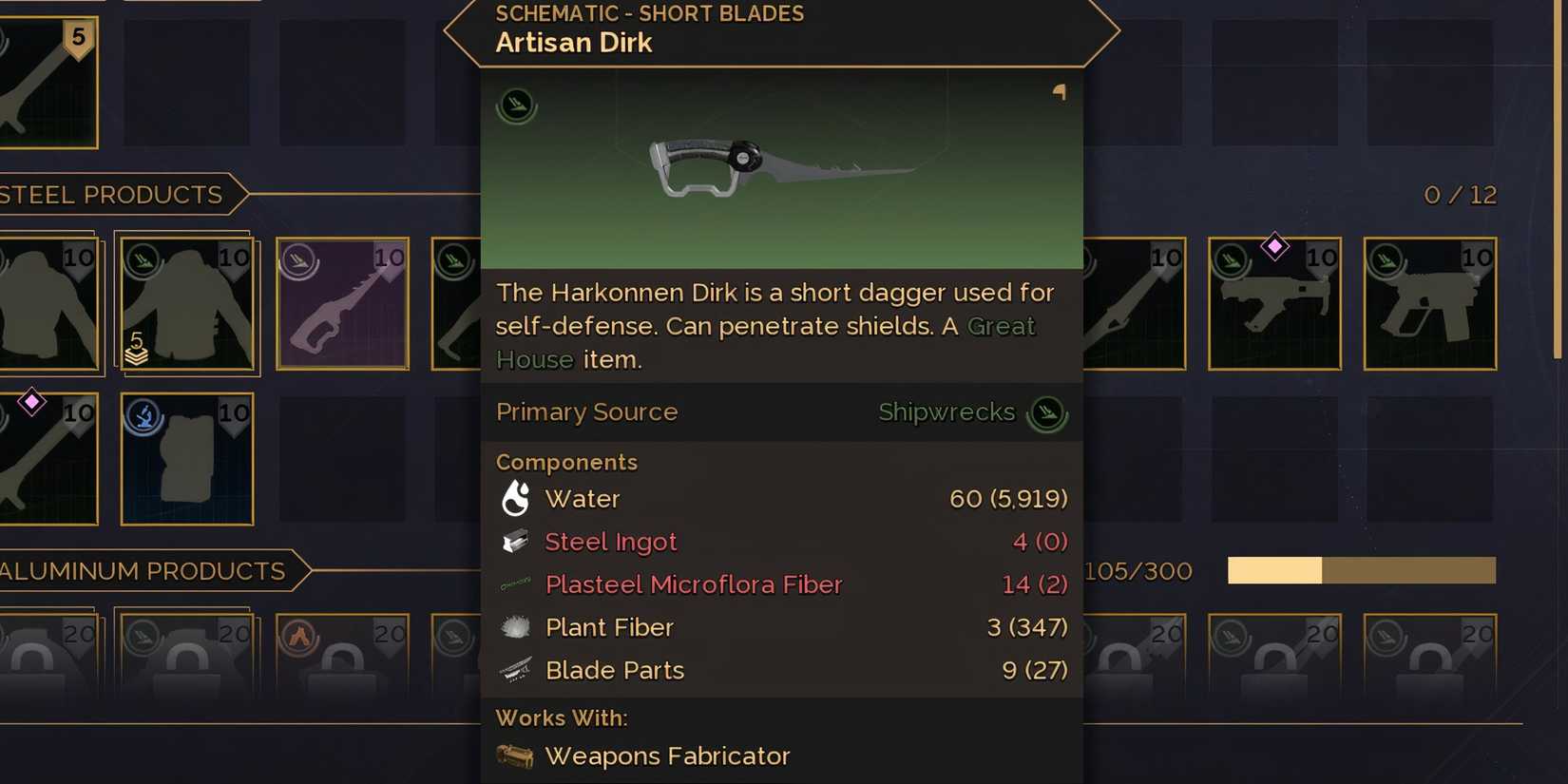Select the Schematic - Short Blades header

[649, 13]
